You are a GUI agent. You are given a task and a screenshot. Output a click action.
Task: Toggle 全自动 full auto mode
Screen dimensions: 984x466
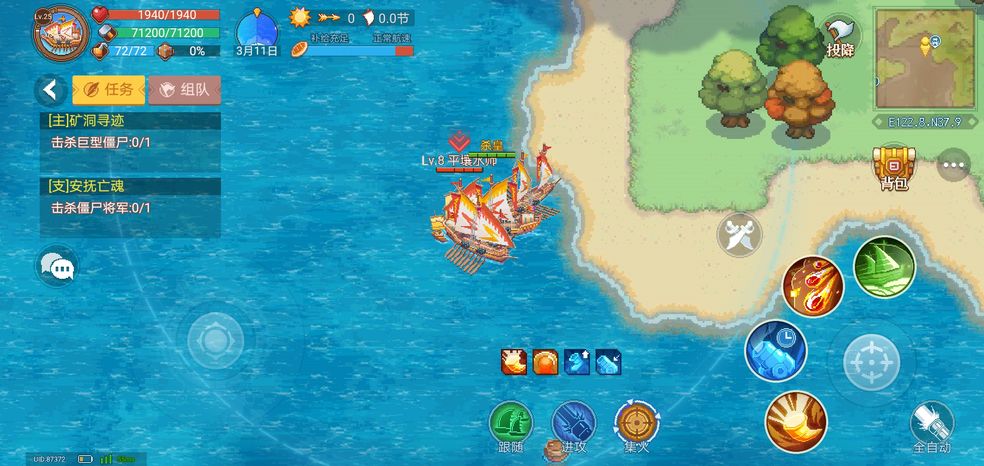click(x=932, y=427)
